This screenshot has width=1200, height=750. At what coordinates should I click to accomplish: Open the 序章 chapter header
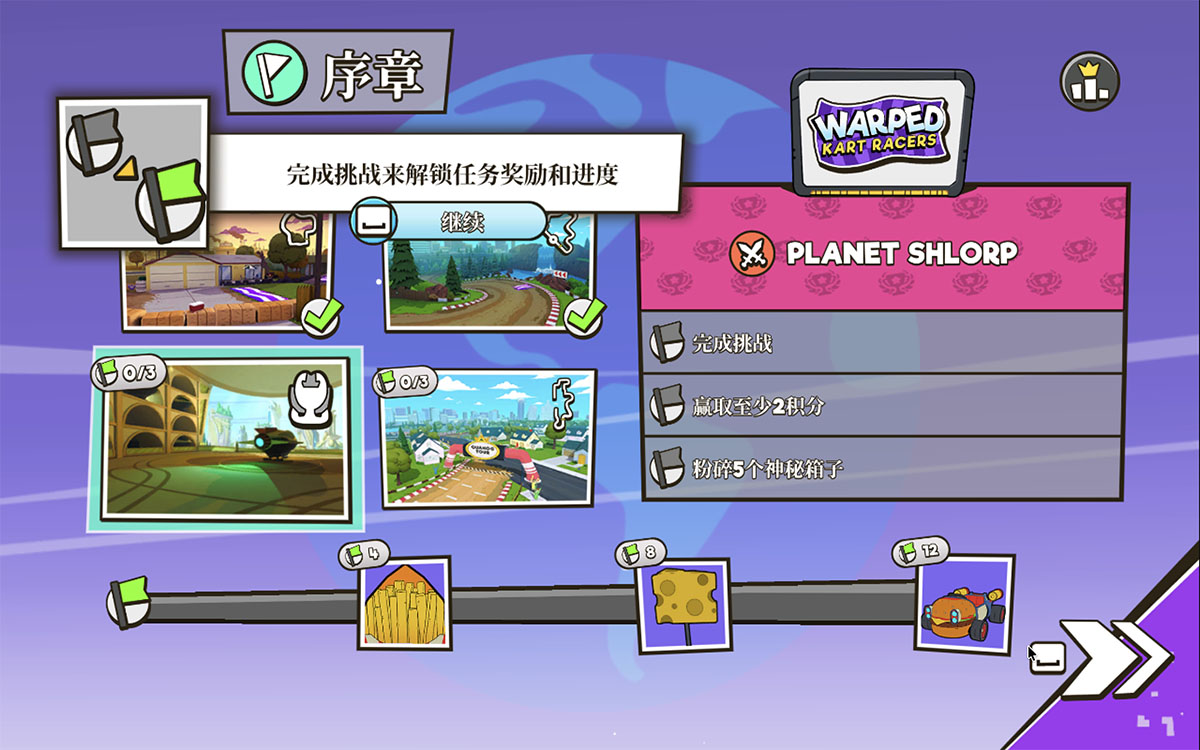pyautogui.click(x=338, y=71)
